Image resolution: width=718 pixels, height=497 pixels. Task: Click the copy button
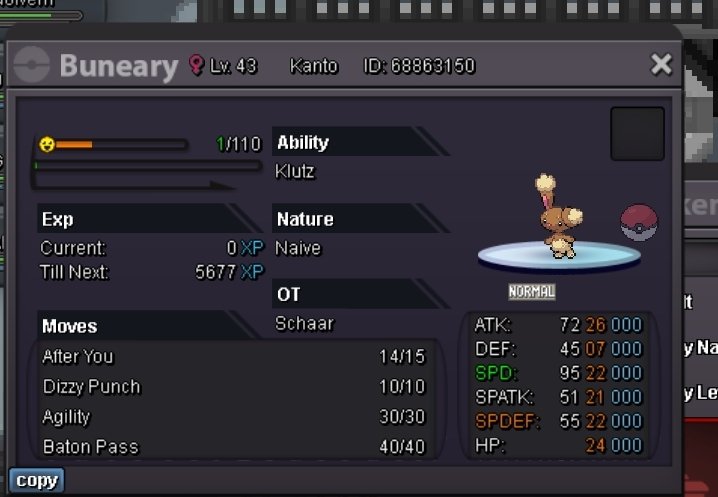[x=36, y=480]
